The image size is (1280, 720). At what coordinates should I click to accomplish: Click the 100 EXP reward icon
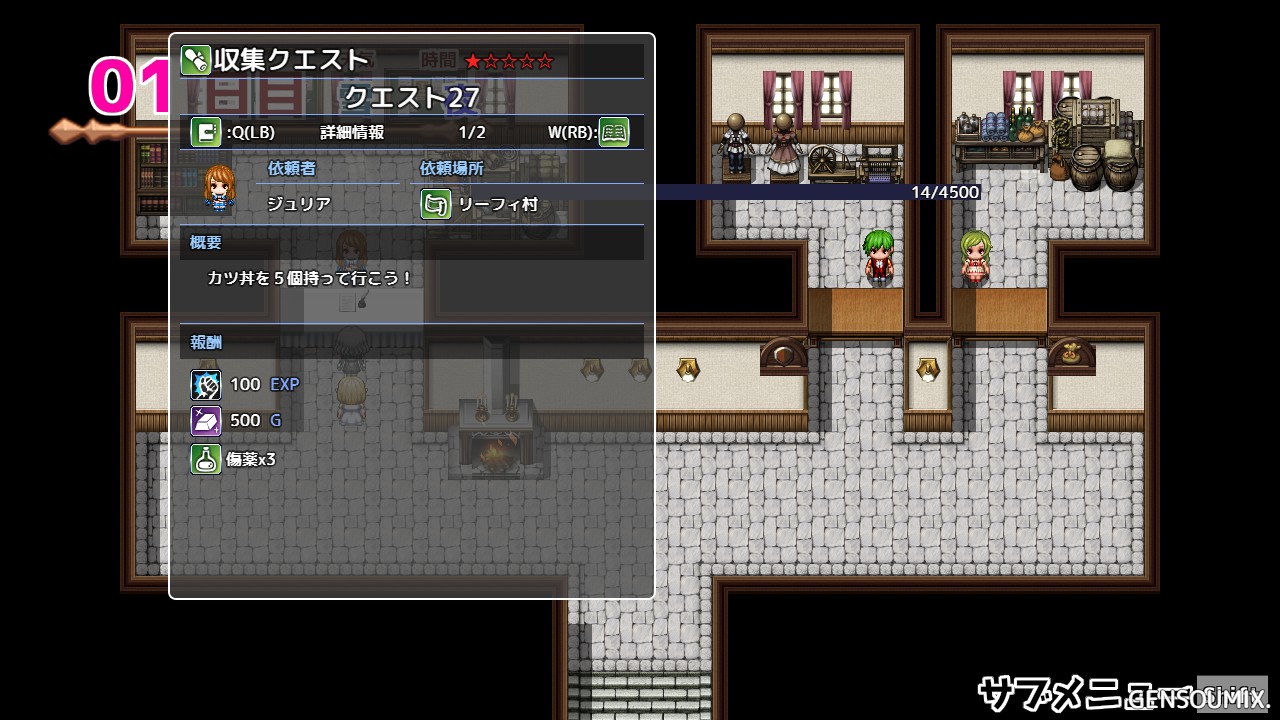pyautogui.click(x=206, y=384)
